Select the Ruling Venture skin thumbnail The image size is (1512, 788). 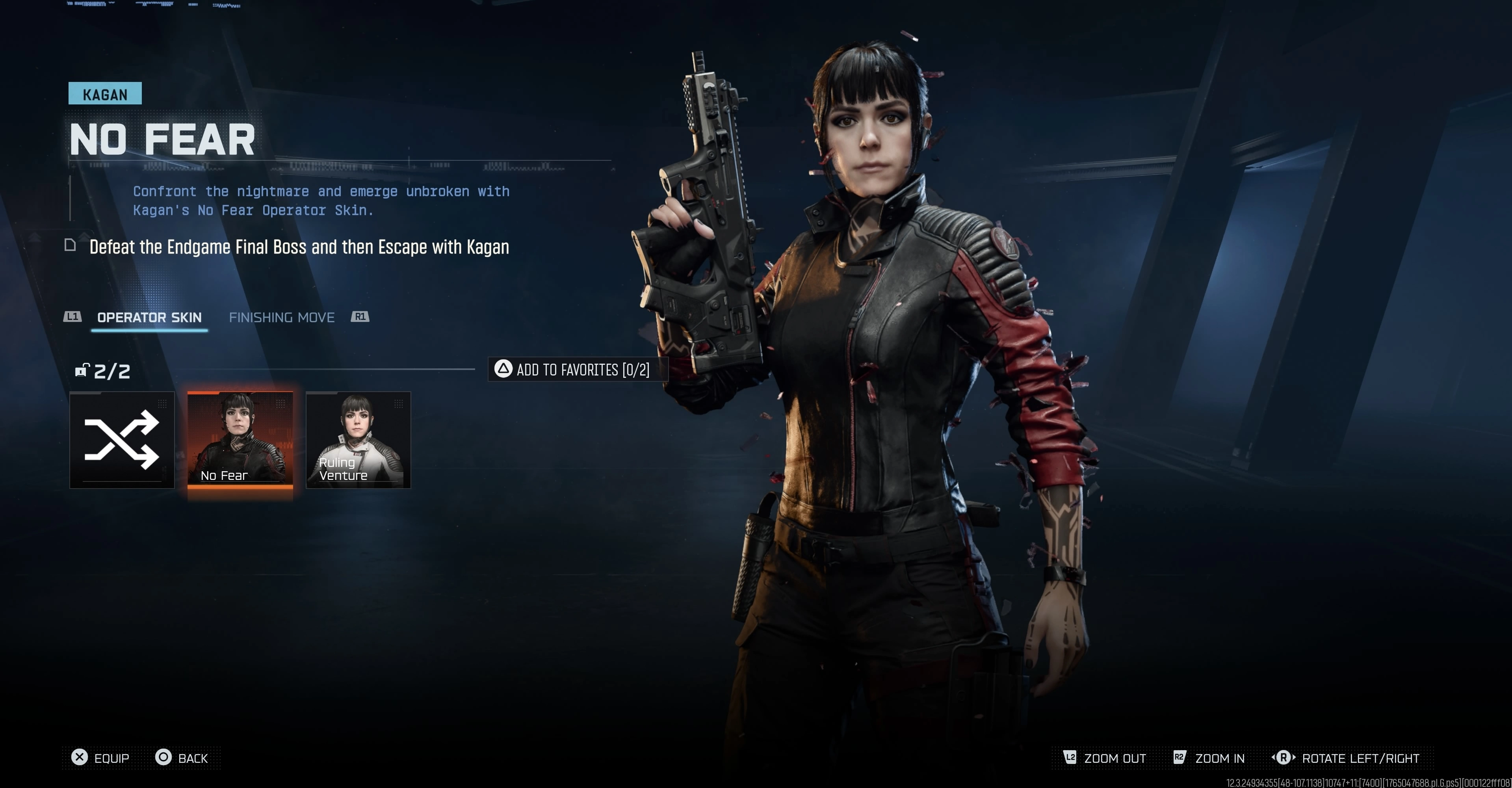[358, 440]
